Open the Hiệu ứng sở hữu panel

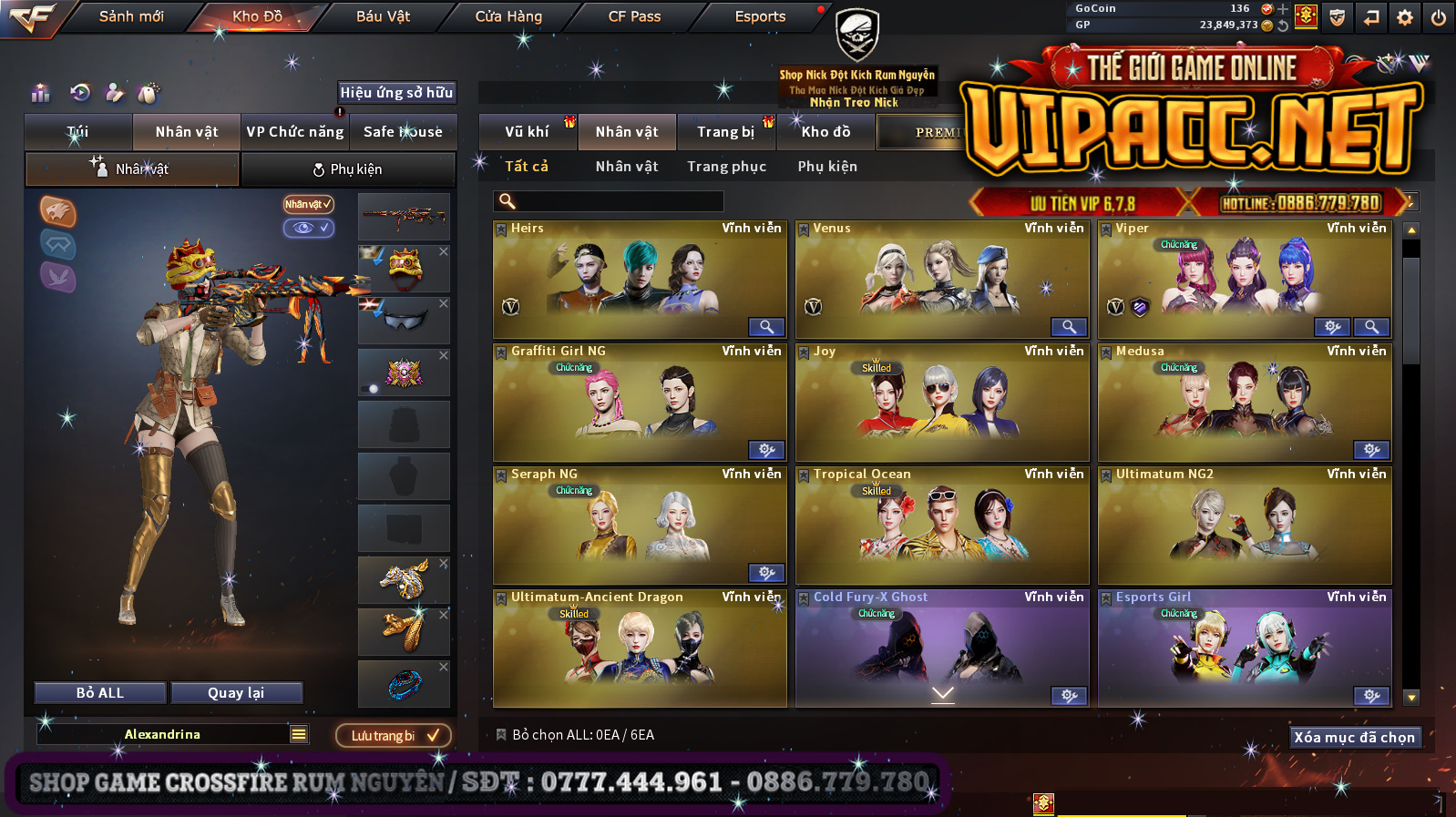(x=396, y=93)
